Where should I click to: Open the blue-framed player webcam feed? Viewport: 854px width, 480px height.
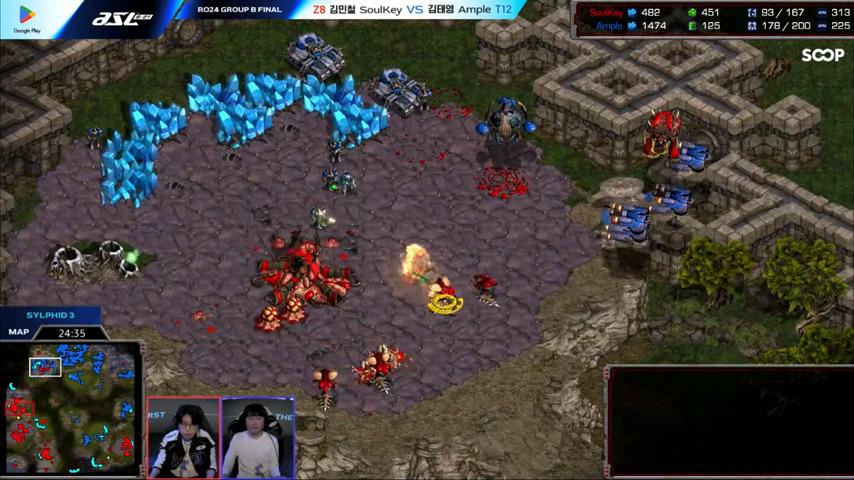point(258,438)
